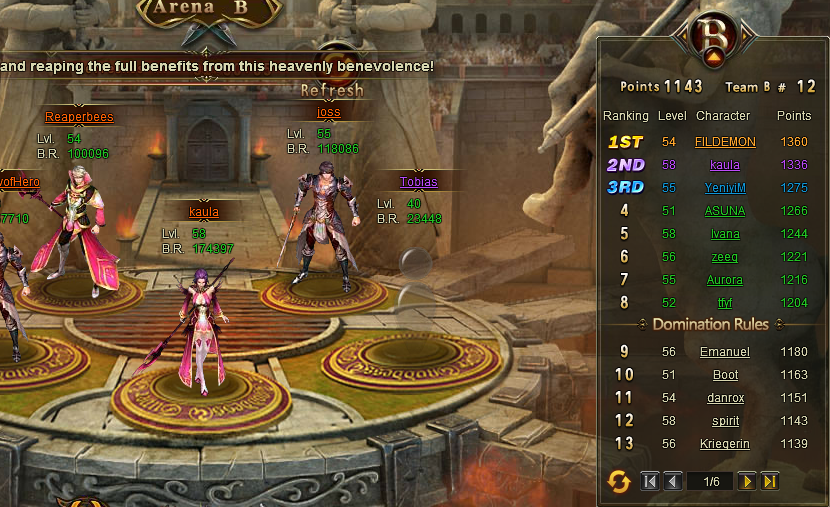Open FILDEMON's profile from the 1st rank row

[725, 142]
